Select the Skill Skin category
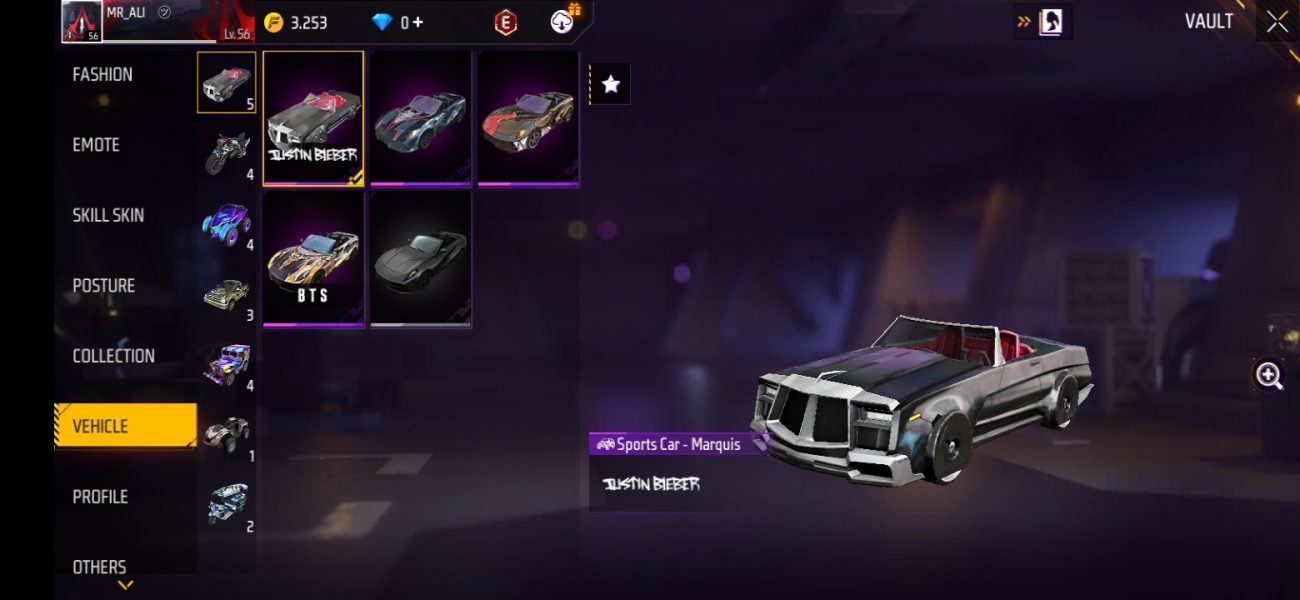The width and height of the screenshot is (1300, 600). click(108, 215)
